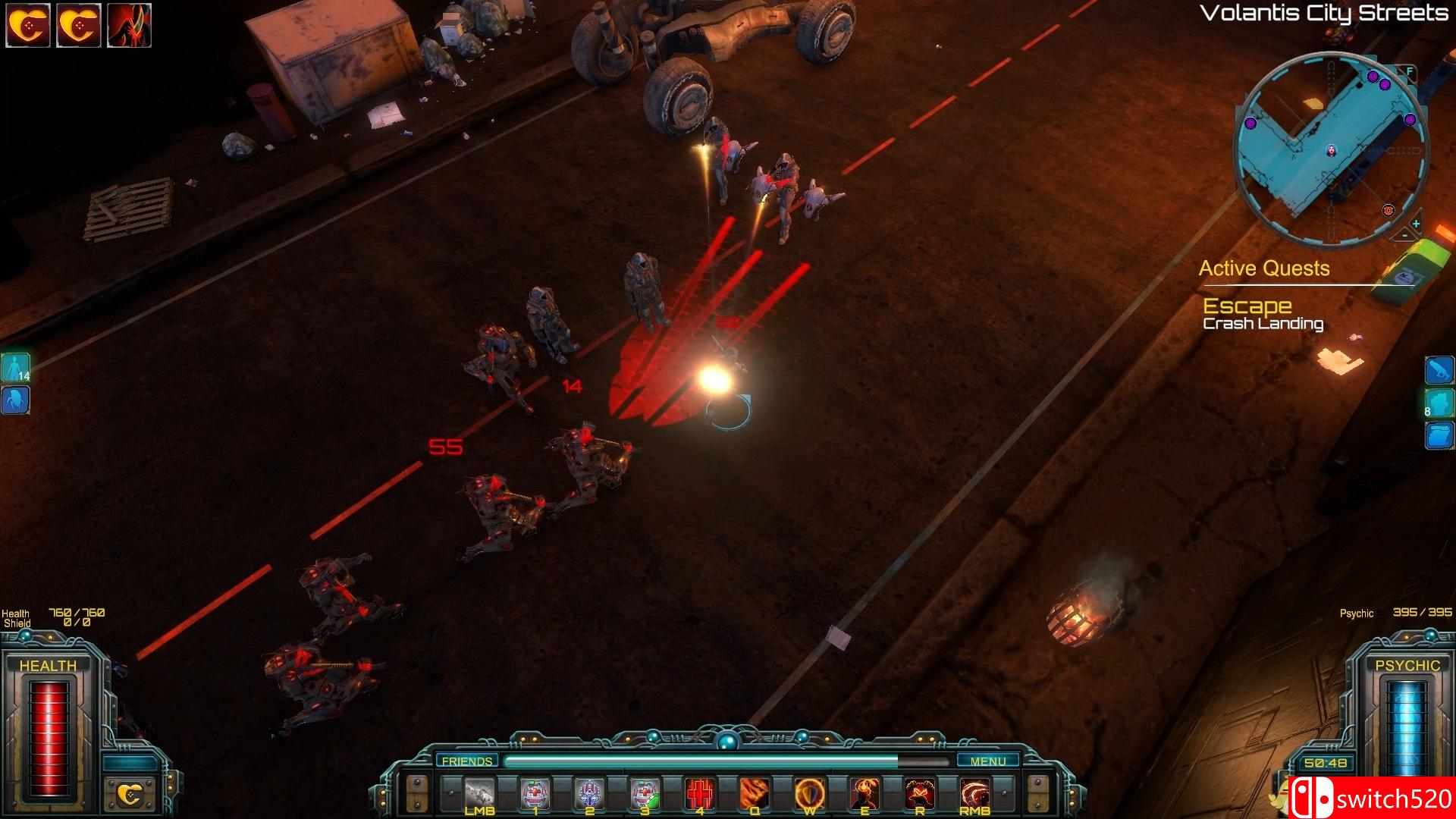Toggle the red debuff icon at top-left
The width and height of the screenshot is (1456, 819).
[x=130, y=23]
